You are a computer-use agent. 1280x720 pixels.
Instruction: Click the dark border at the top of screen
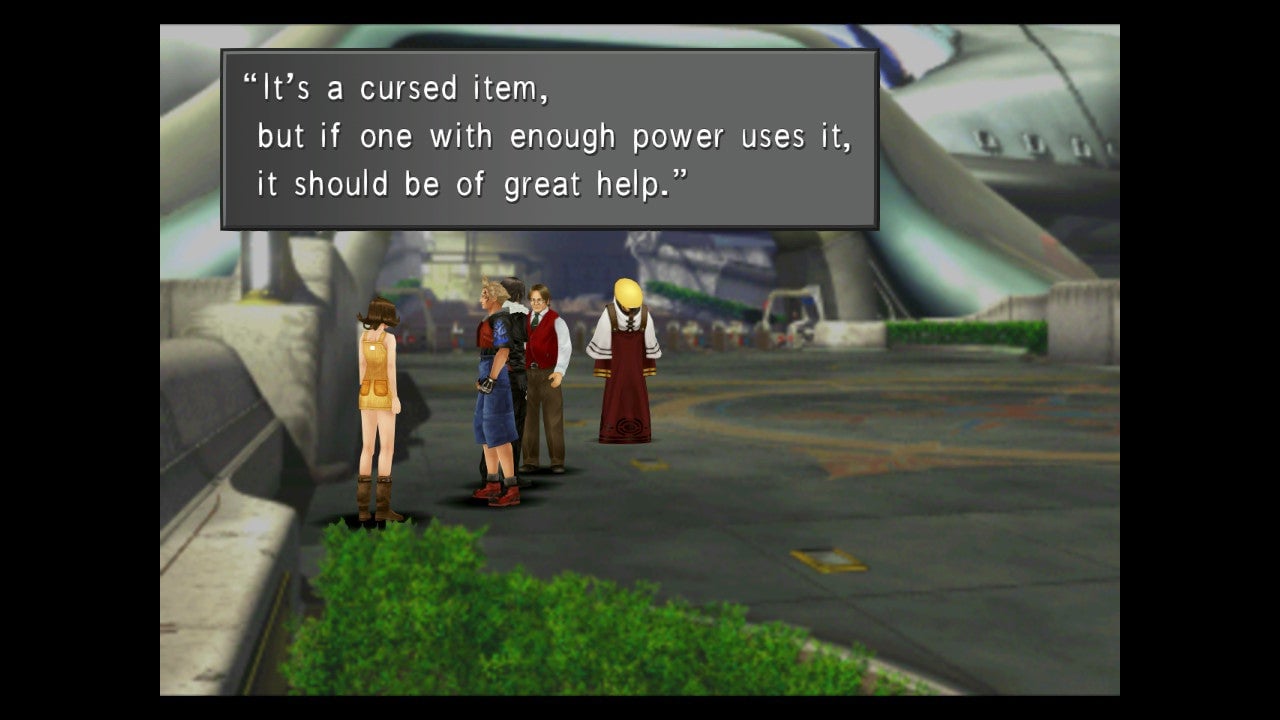point(640,10)
